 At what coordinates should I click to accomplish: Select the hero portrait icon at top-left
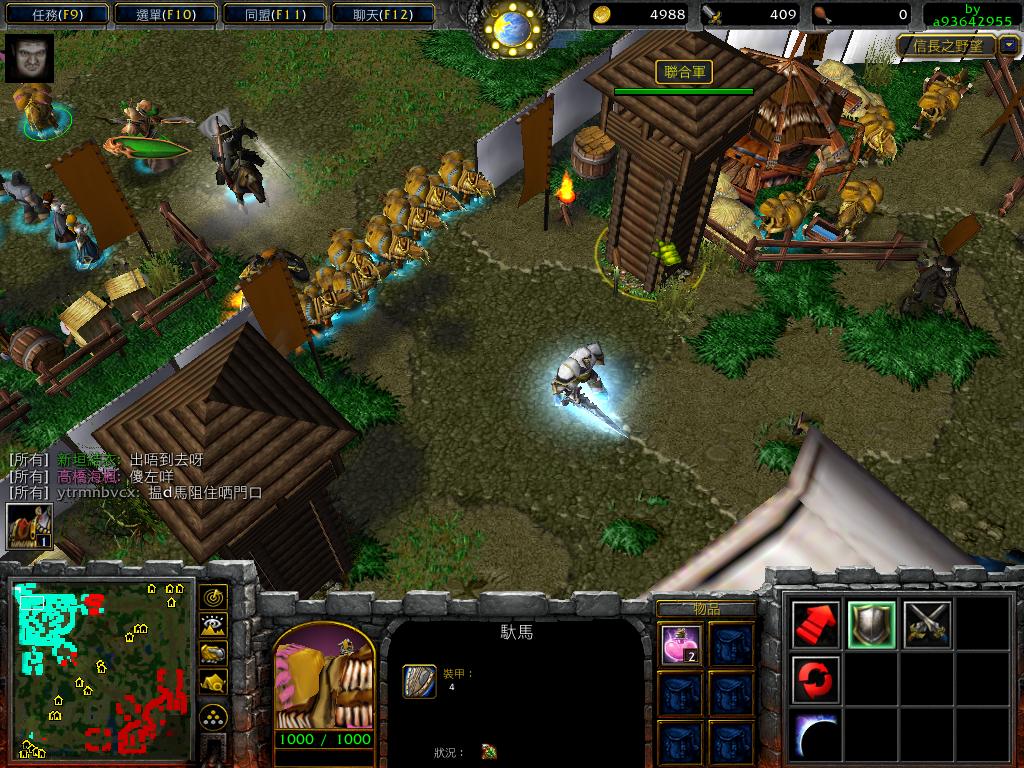pyautogui.click(x=29, y=58)
